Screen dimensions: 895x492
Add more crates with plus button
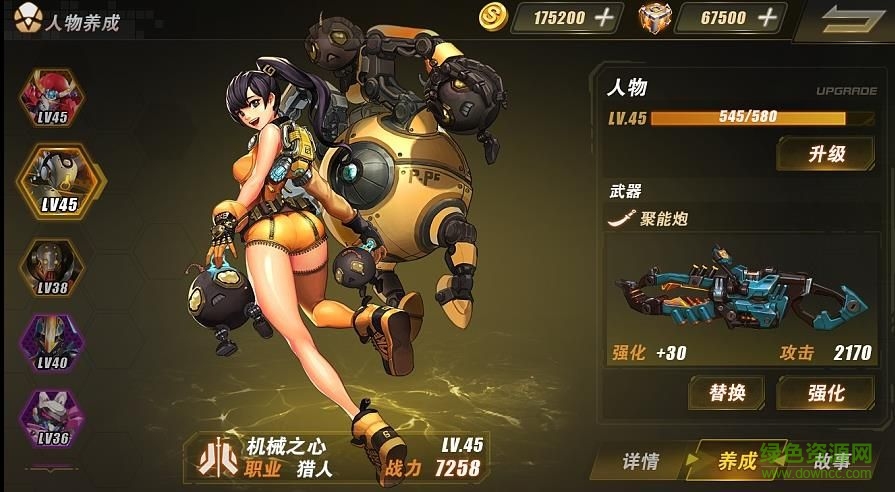click(767, 17)
